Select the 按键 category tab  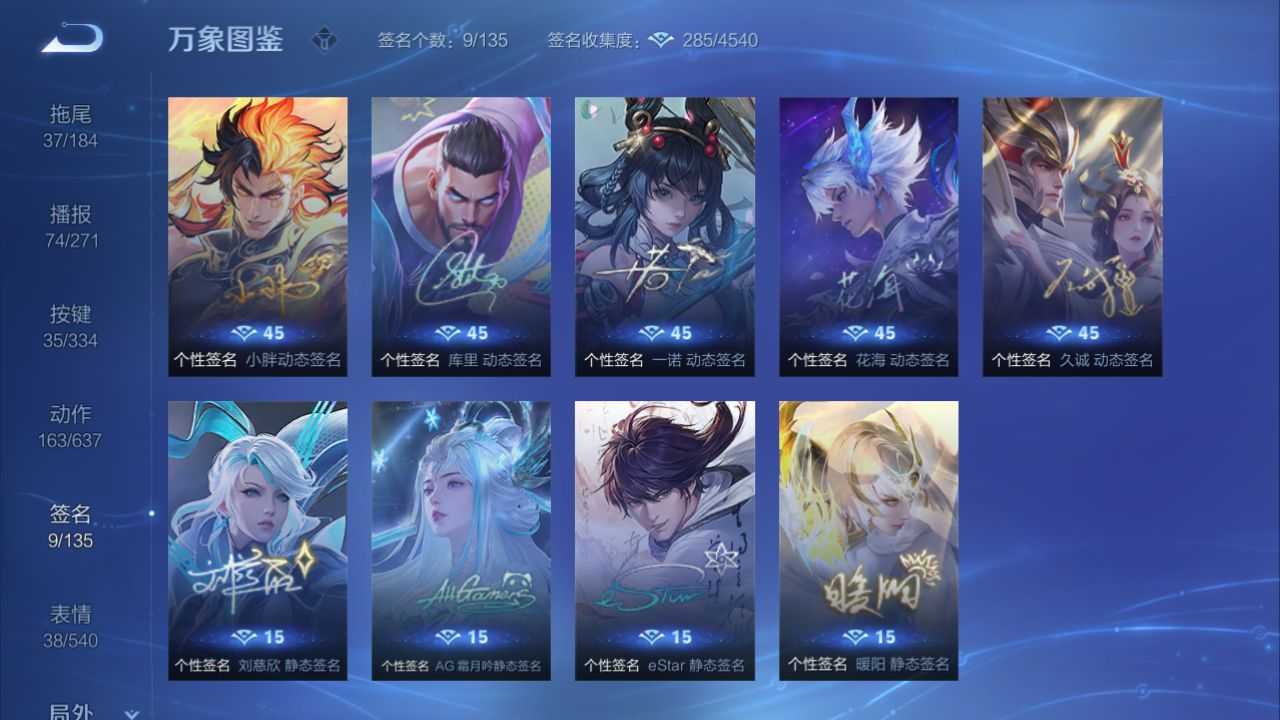70,326
